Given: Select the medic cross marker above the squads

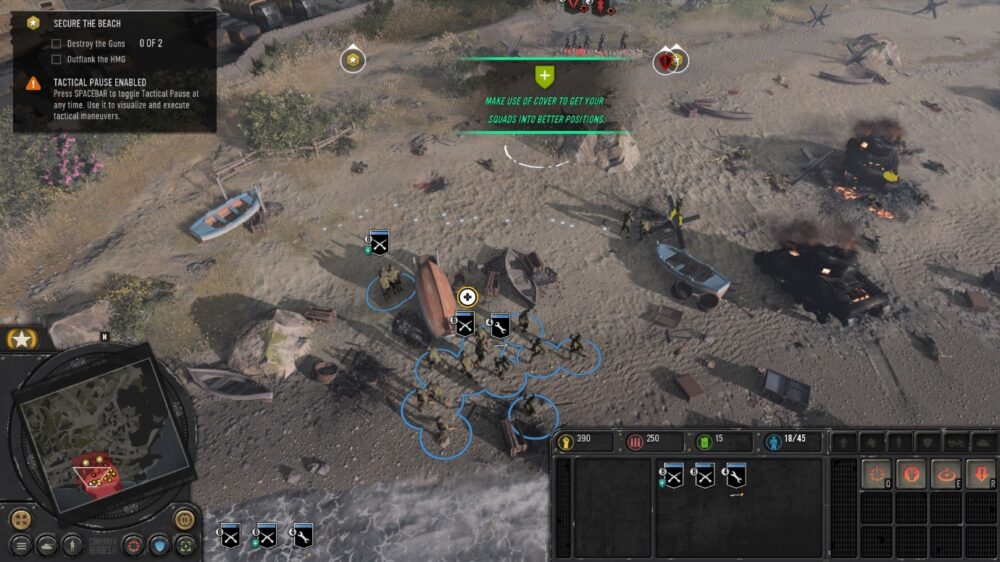Looking at the screenshot, I should (x=467, y=296).
